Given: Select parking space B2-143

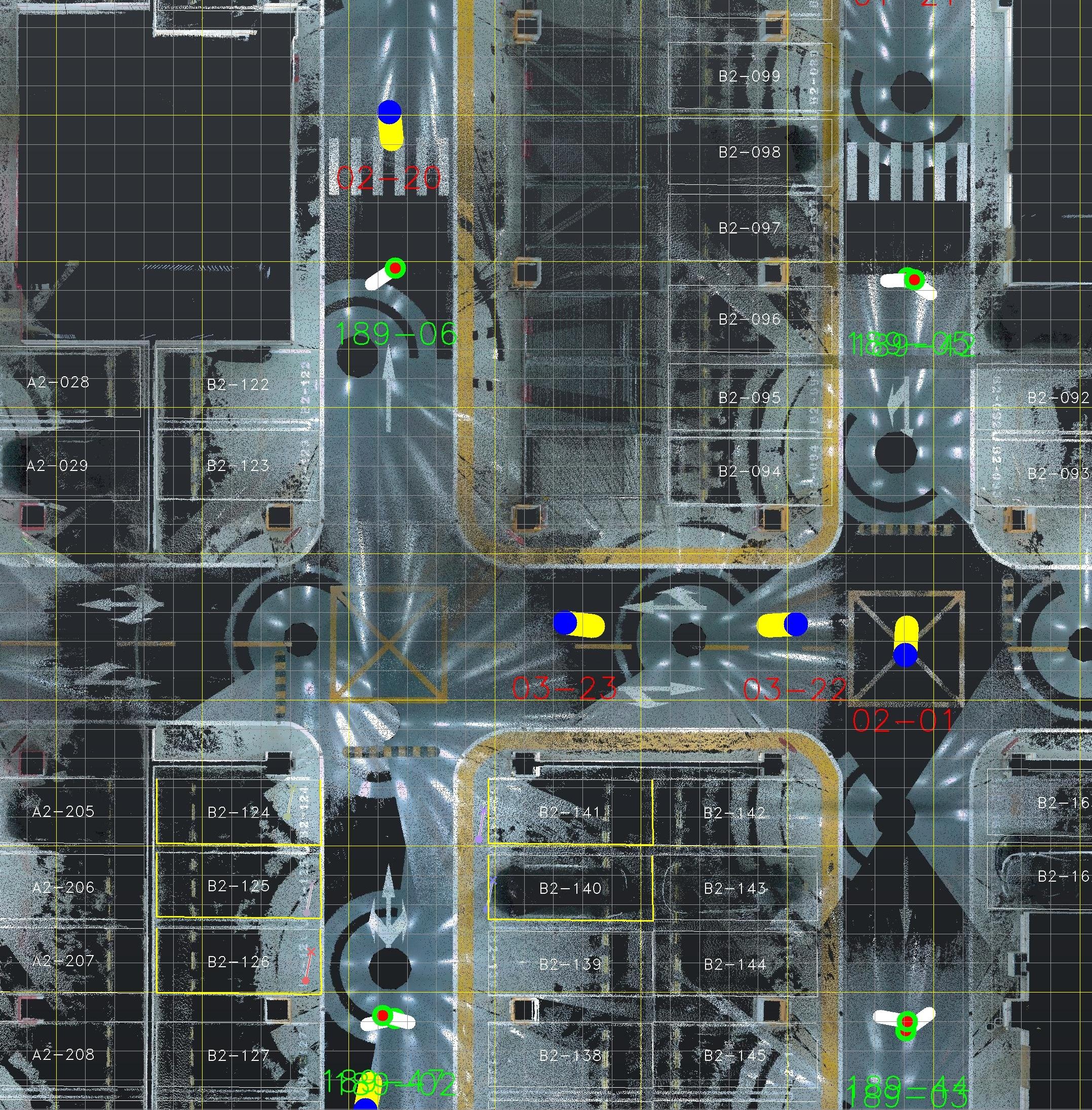Looking at the screenshot, I should click(735, 888).
